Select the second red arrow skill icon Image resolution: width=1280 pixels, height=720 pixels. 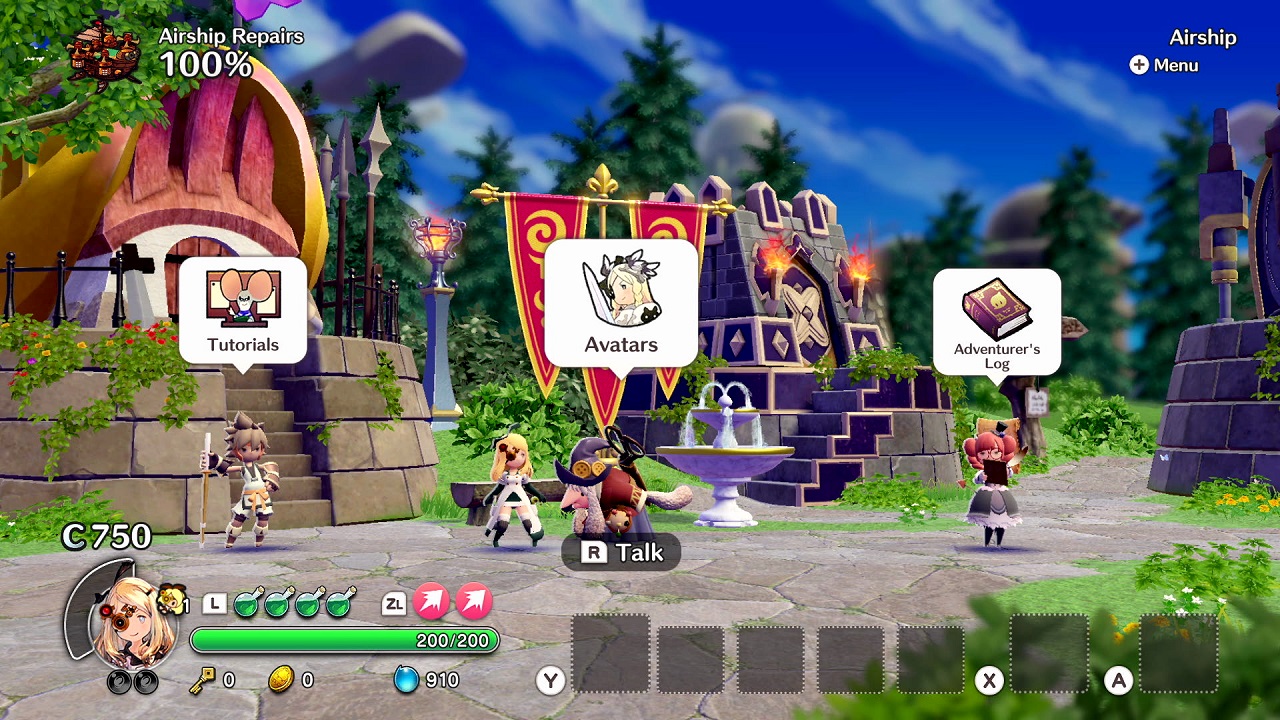tap(474, 602)
